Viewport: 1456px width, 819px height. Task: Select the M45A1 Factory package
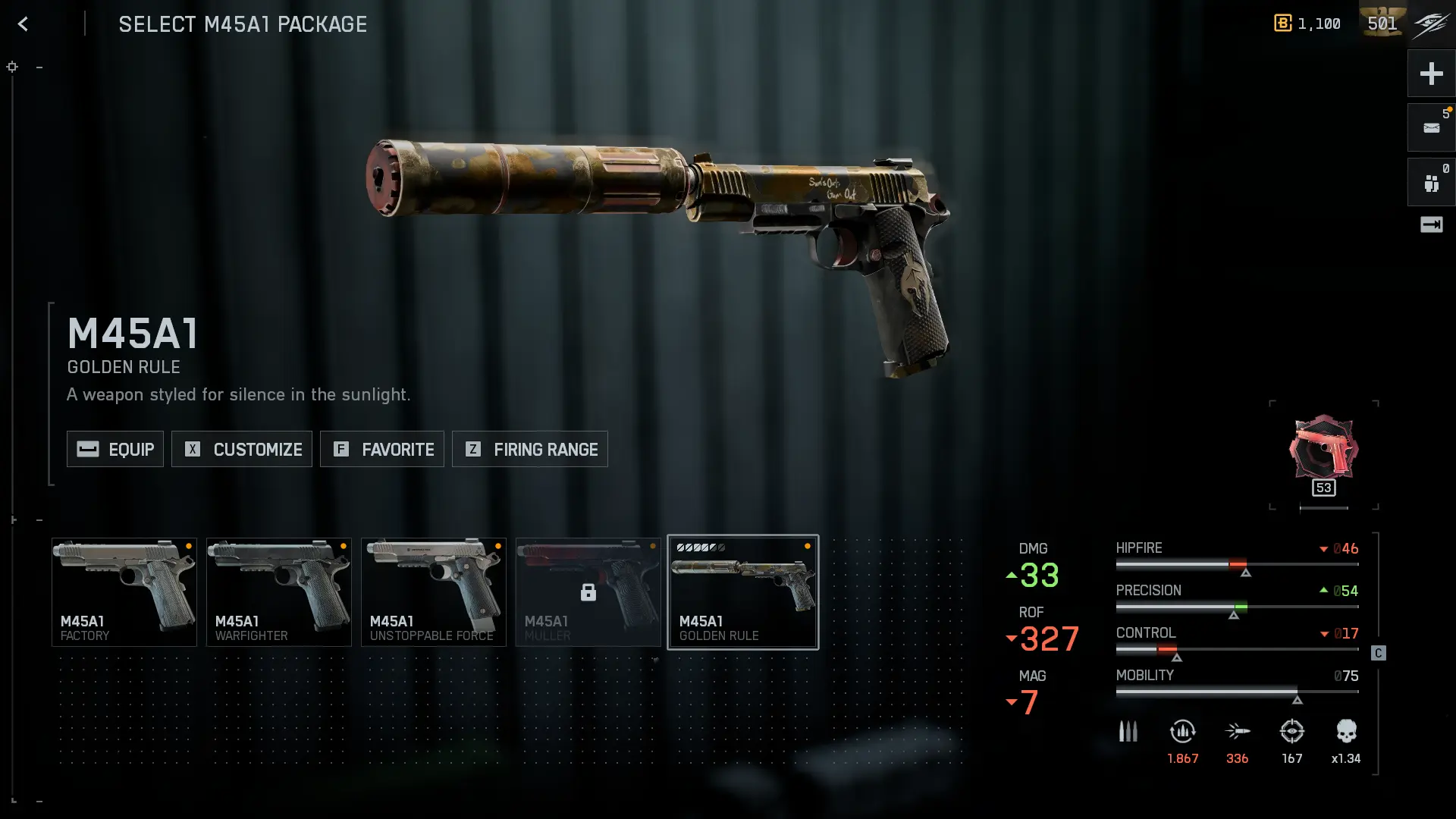tap(124, 592)
